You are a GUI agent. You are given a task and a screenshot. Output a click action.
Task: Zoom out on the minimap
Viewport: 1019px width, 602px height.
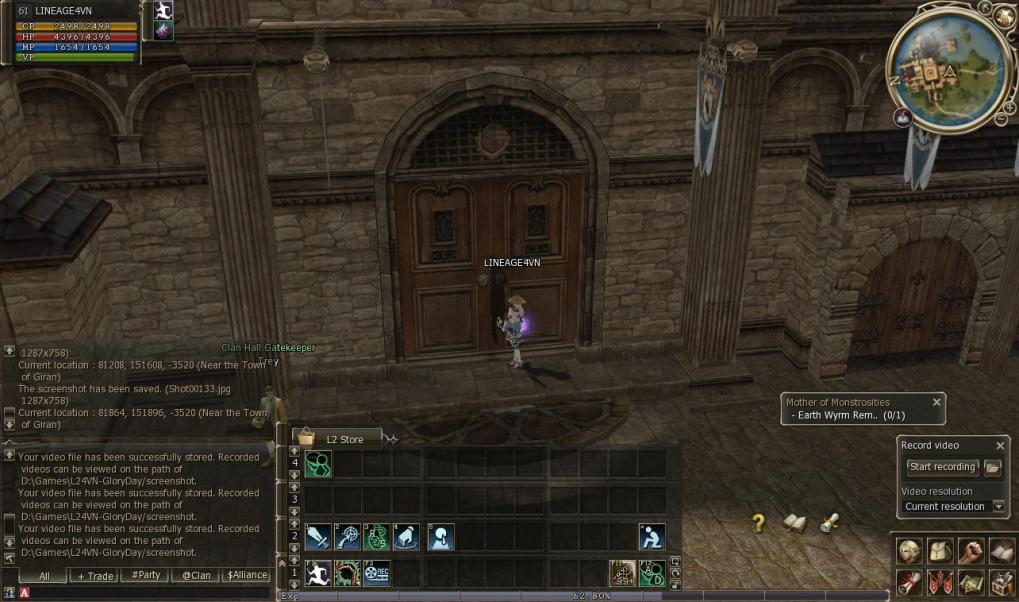tap(1000, 120)
